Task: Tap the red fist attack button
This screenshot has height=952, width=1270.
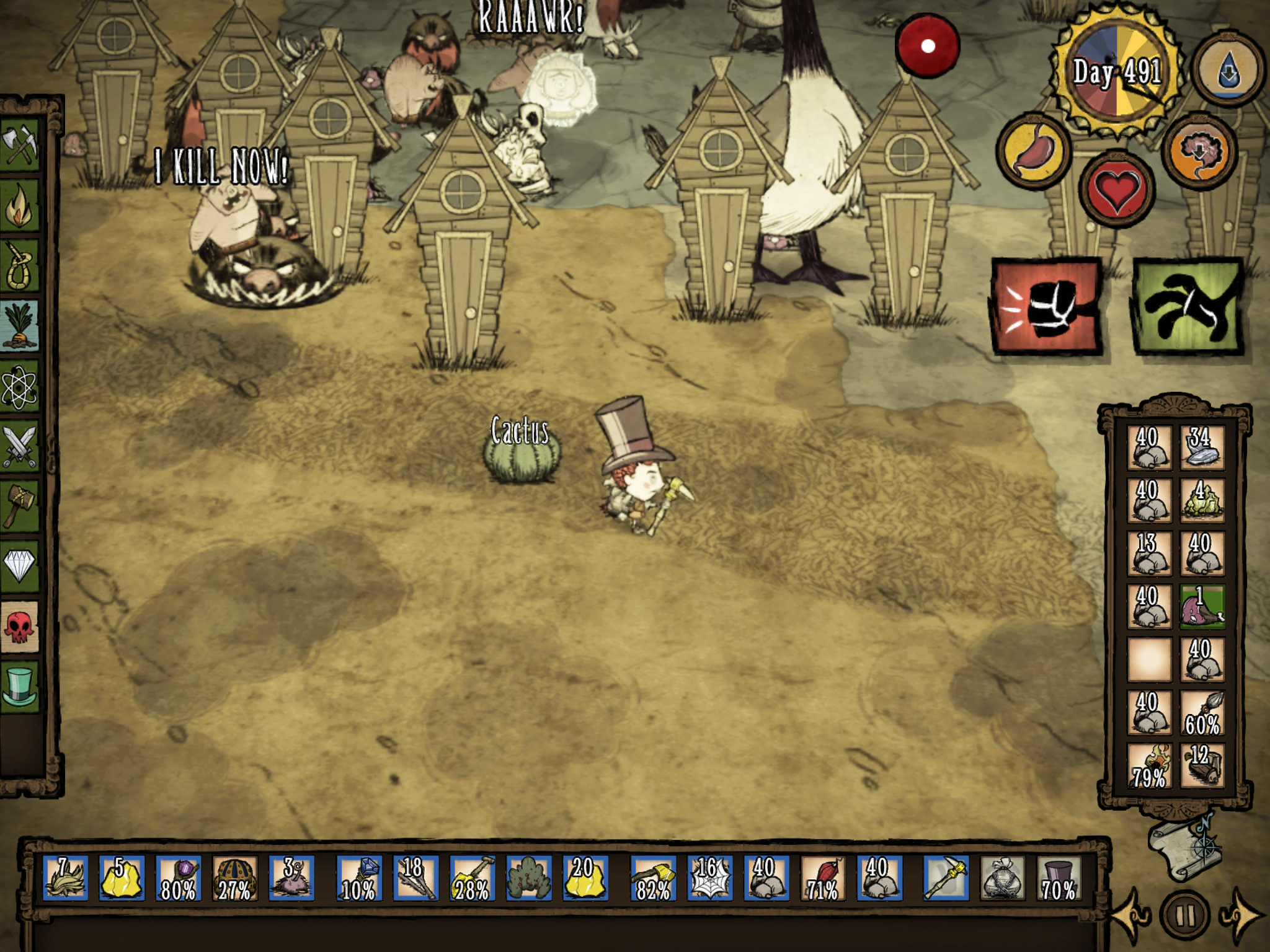Action: (1047, 307)
